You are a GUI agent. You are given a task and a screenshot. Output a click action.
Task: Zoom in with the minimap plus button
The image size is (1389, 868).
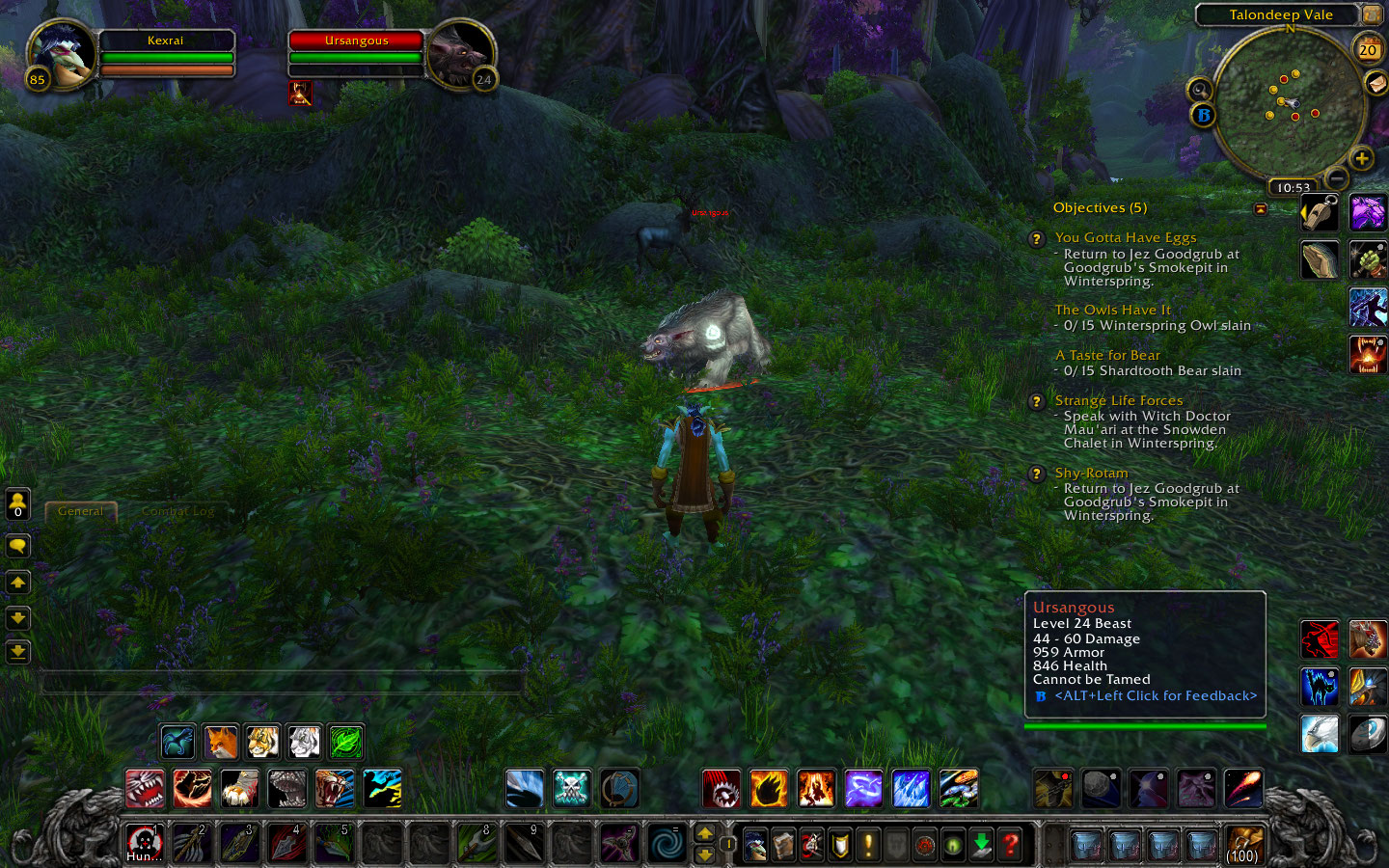pyautogui.click(x=1362, y=156)
